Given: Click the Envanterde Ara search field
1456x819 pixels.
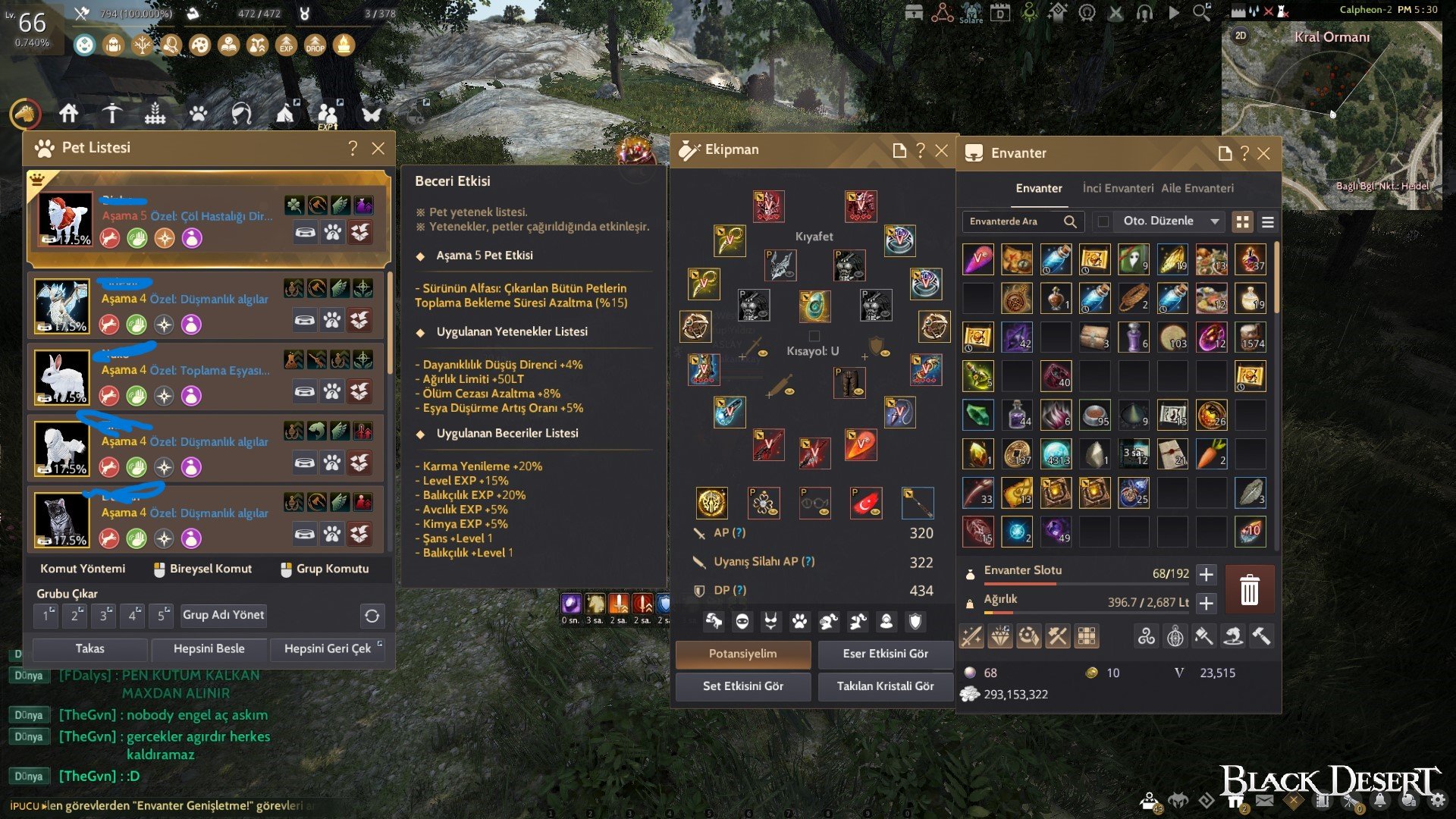Looking at the screenshot, I should [x=1012, y=221].
